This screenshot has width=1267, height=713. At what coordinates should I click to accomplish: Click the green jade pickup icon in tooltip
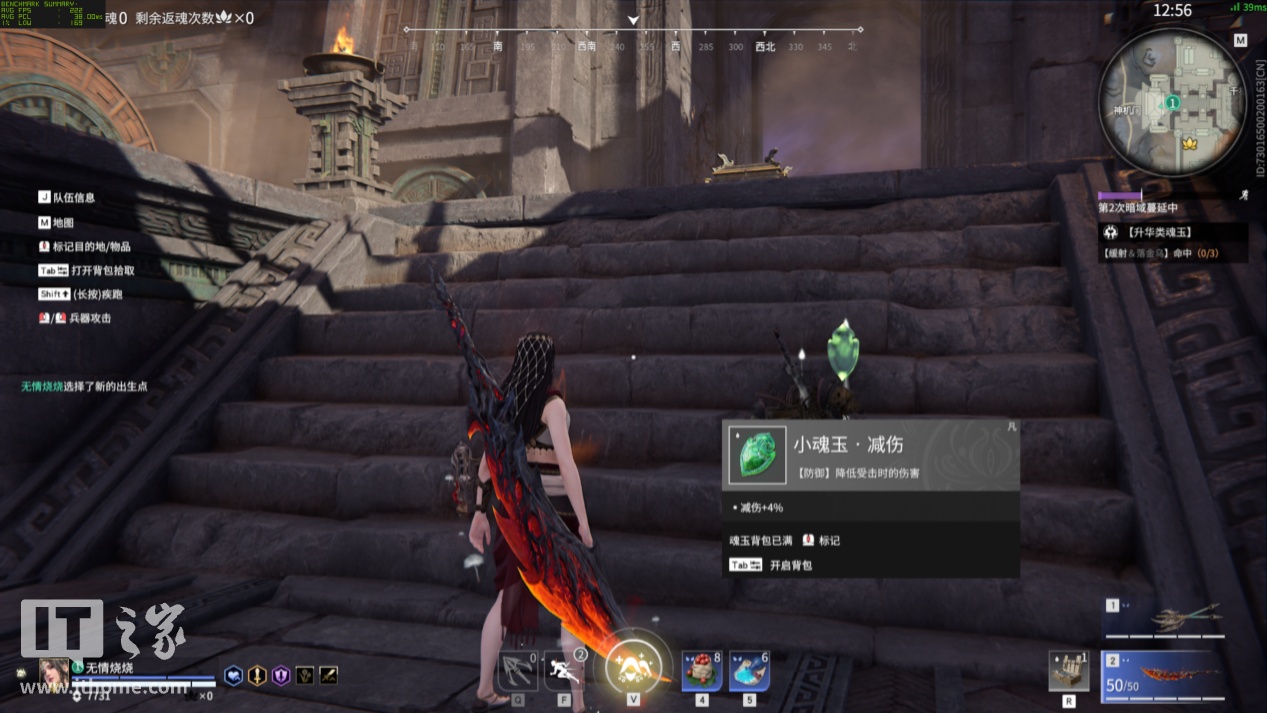pyautogui.click(x=757, y=456)
